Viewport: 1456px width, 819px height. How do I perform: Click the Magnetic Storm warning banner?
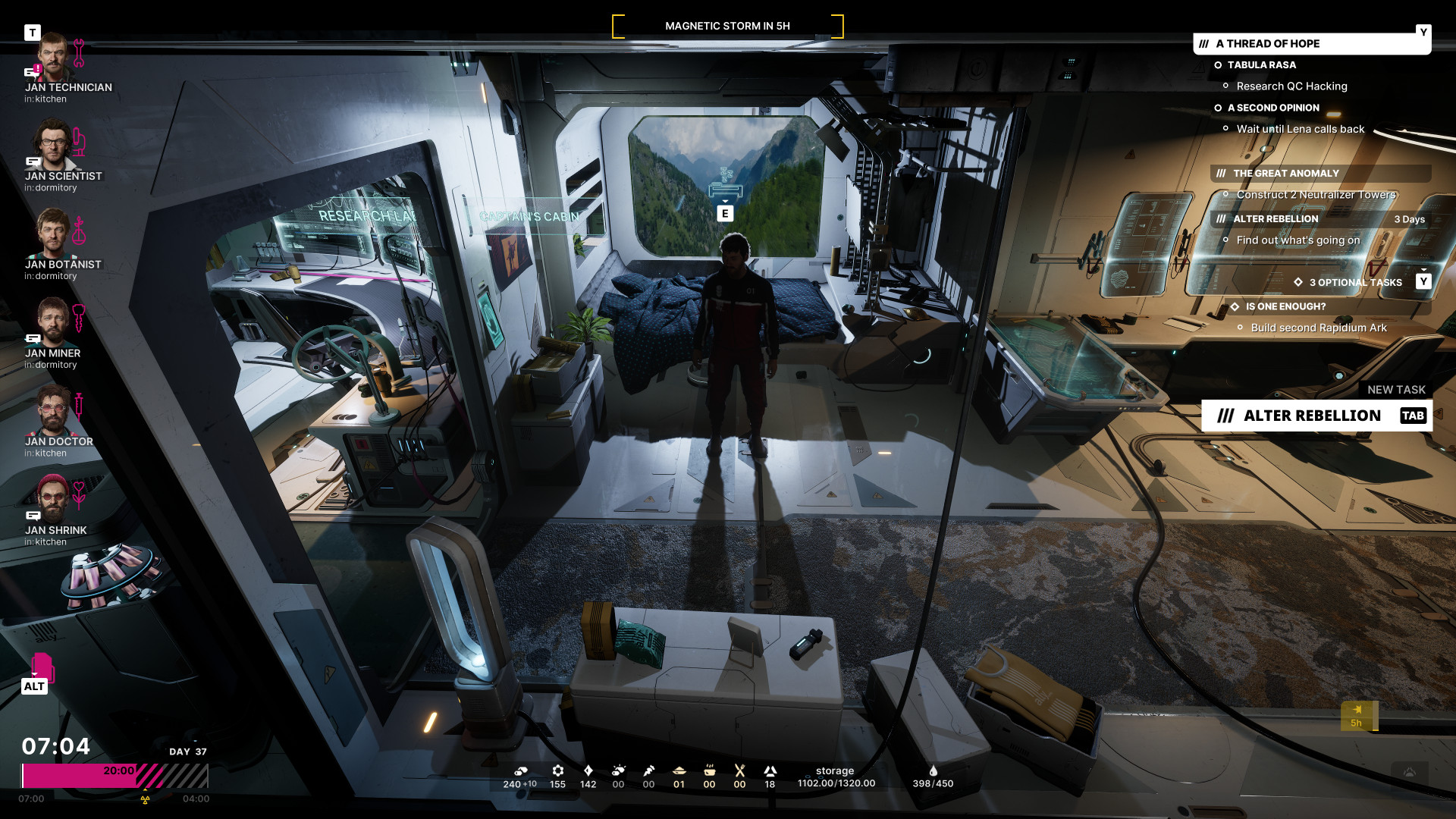tap(727, 26)
